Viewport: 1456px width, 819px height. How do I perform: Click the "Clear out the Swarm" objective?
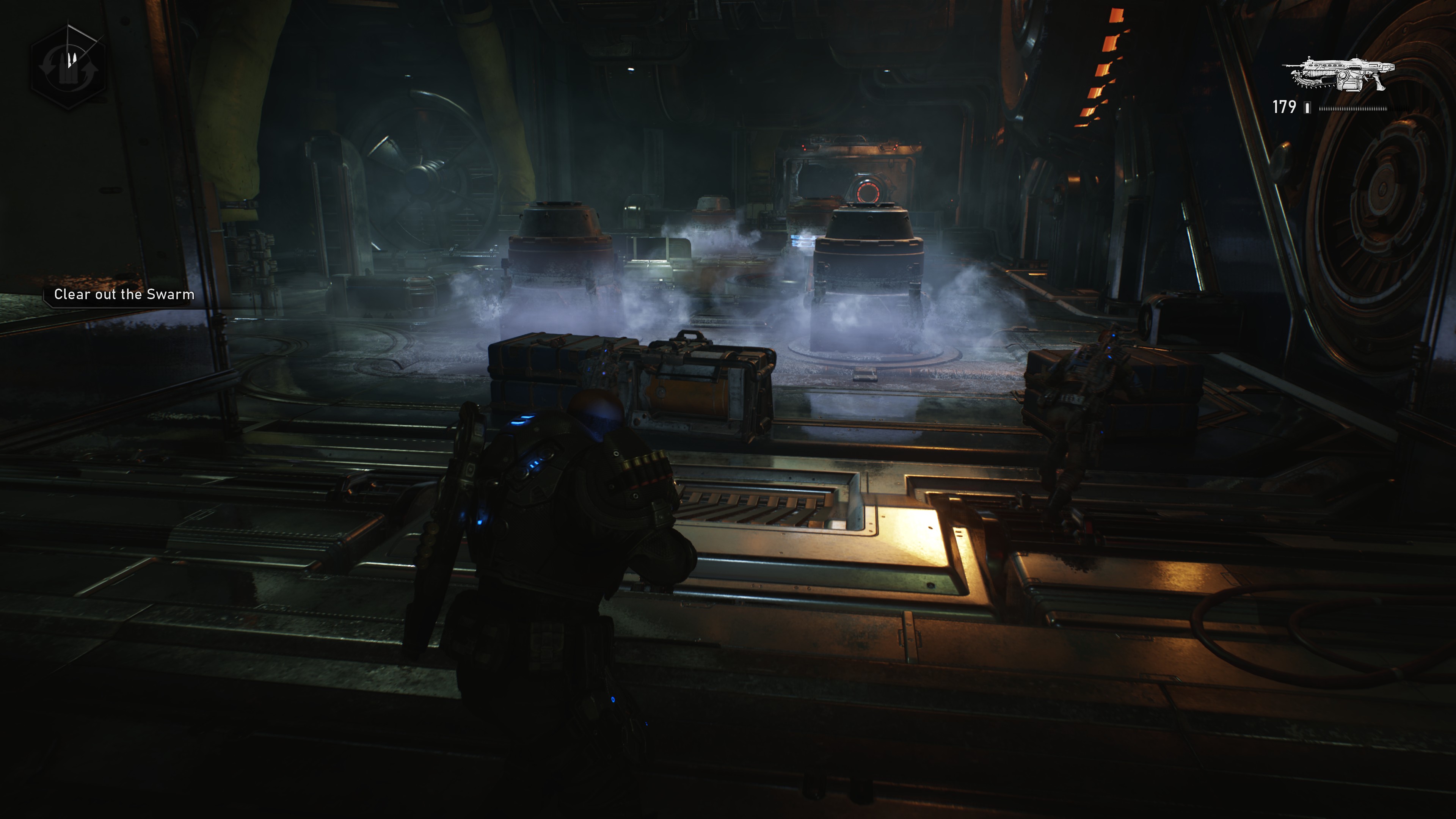click(x=124, y=295)
